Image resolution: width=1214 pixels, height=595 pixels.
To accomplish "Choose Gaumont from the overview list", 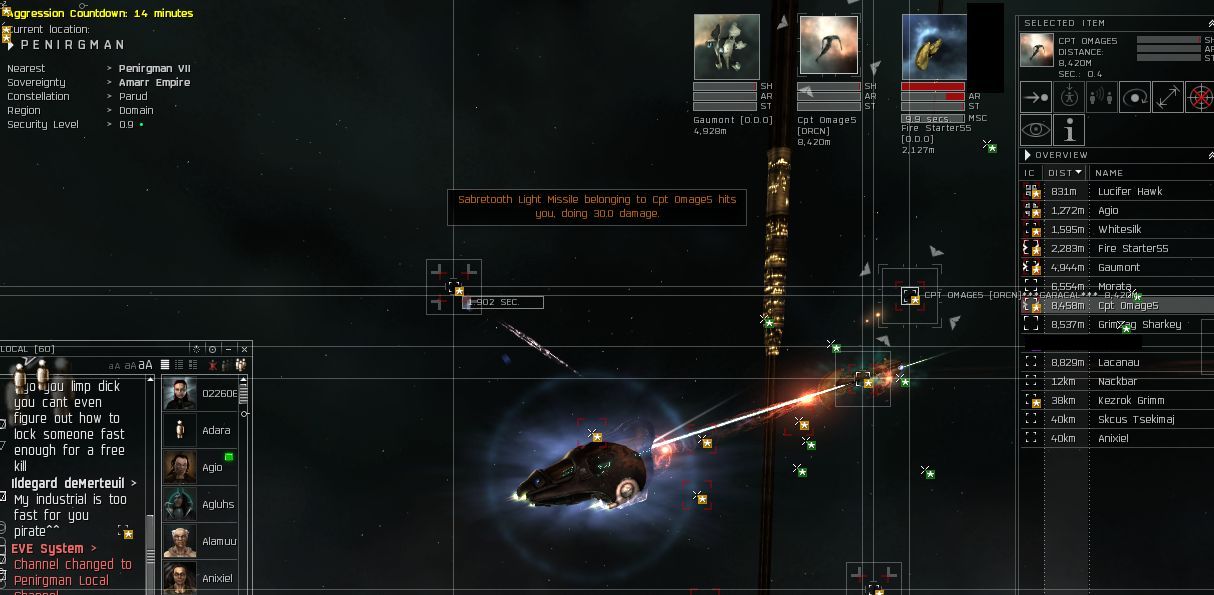I will pos(1118,268).
